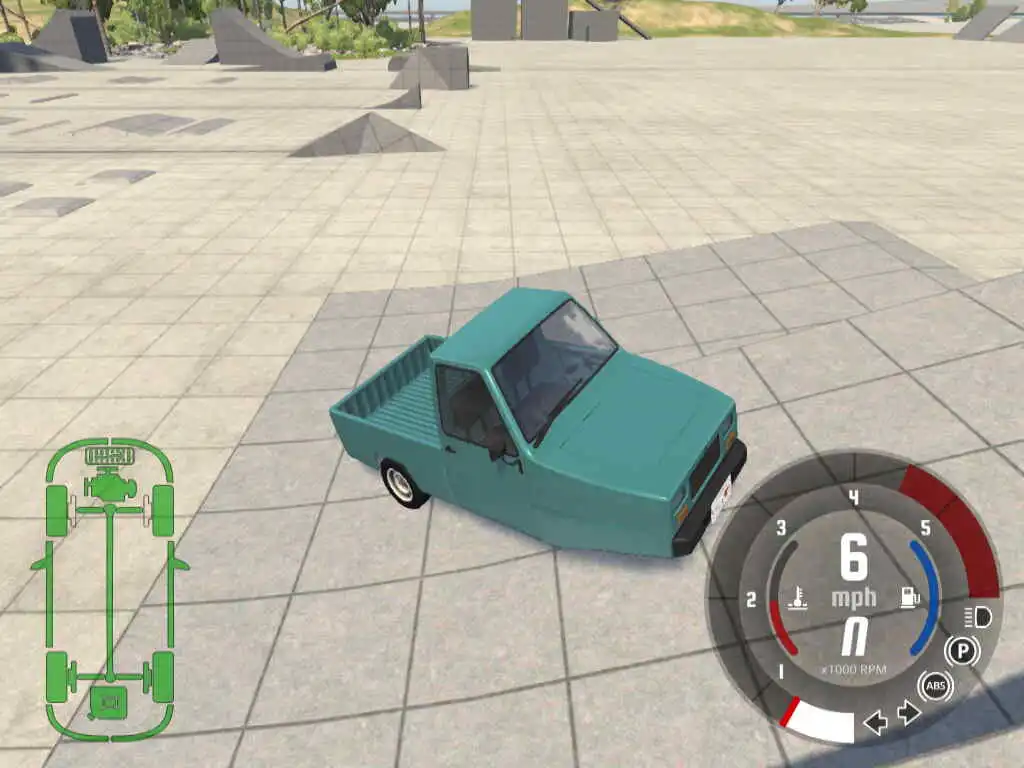Select the fuel pump icon on tachometer
Viewport: 1024px width, 768px height.
pyautogui.click(x=910, y=598)
